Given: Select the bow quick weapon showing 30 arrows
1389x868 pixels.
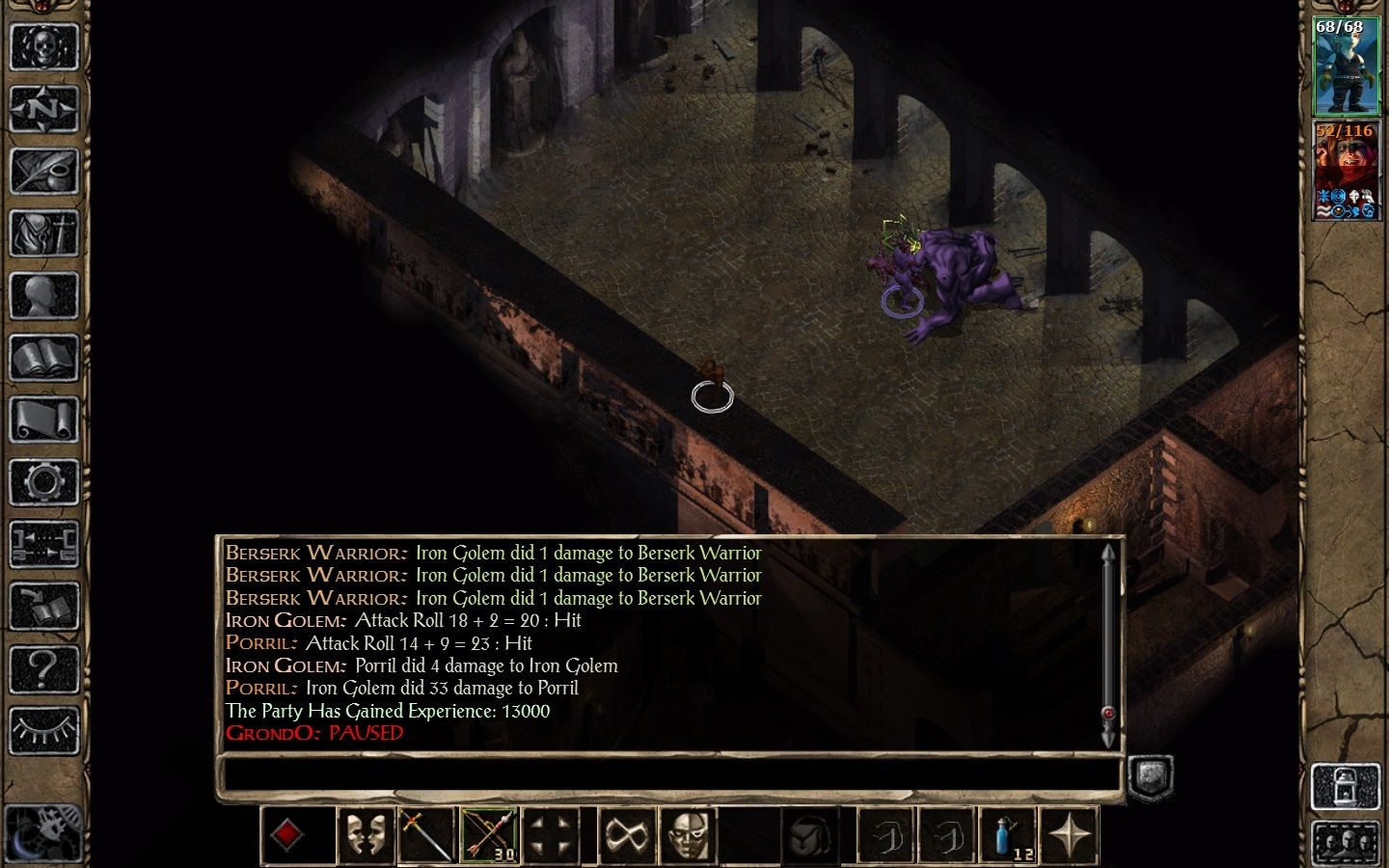Looking at the screenshot, I should click(490, 833).
